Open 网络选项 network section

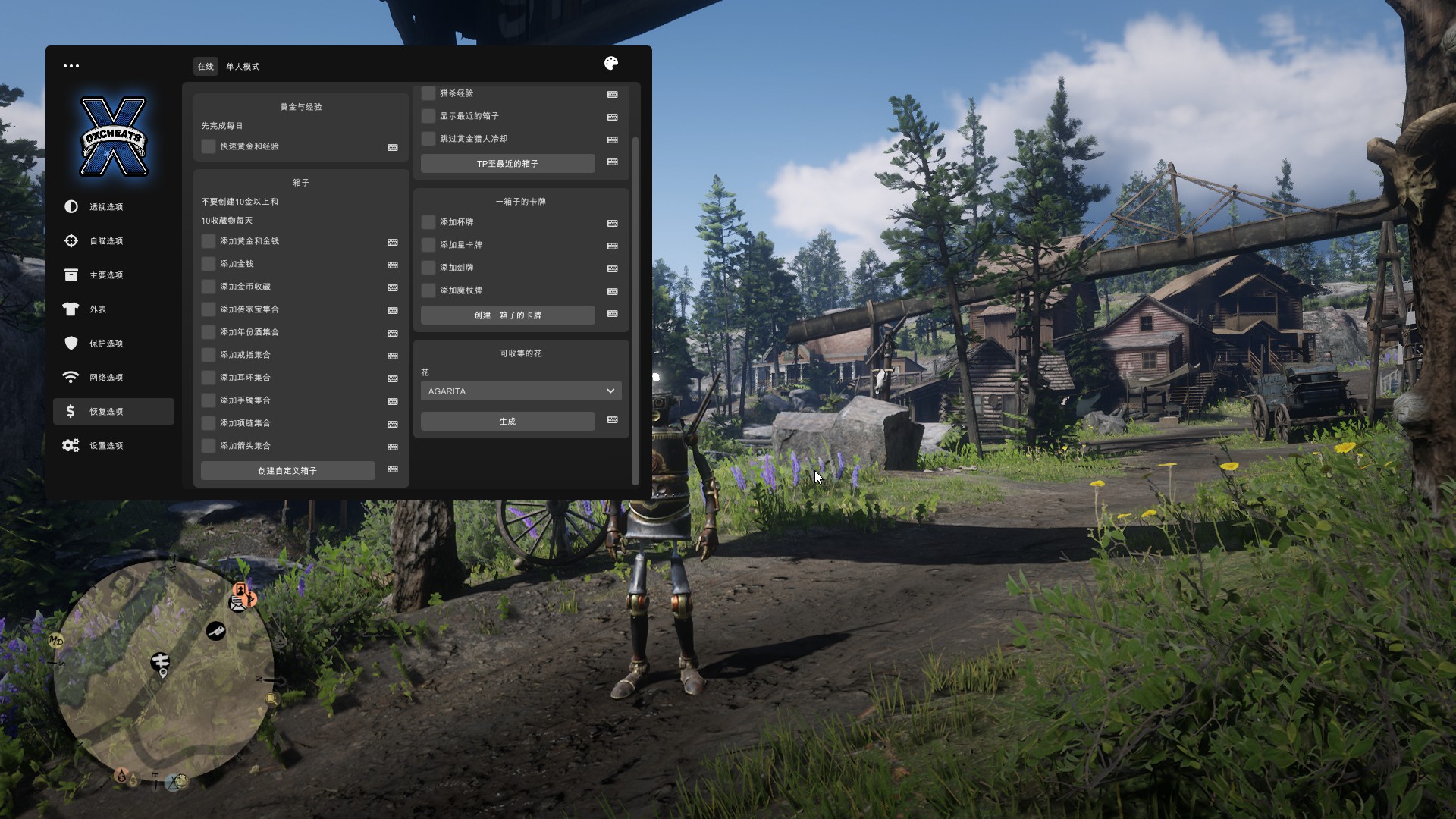pos(106,378)
